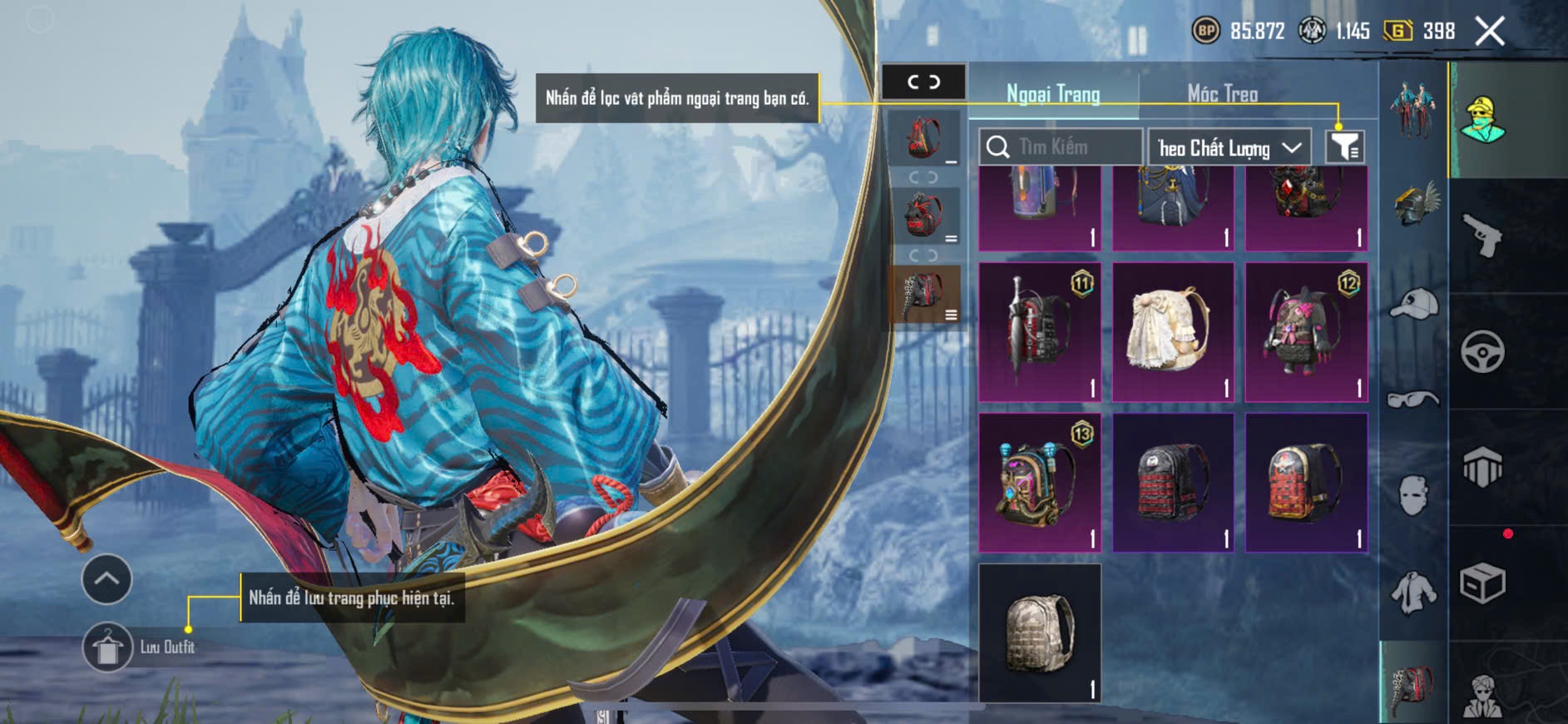The width and height of the screenshot is (1568, 724).
Task: Select the winged helmet category
Action: tap(1414, 204)
